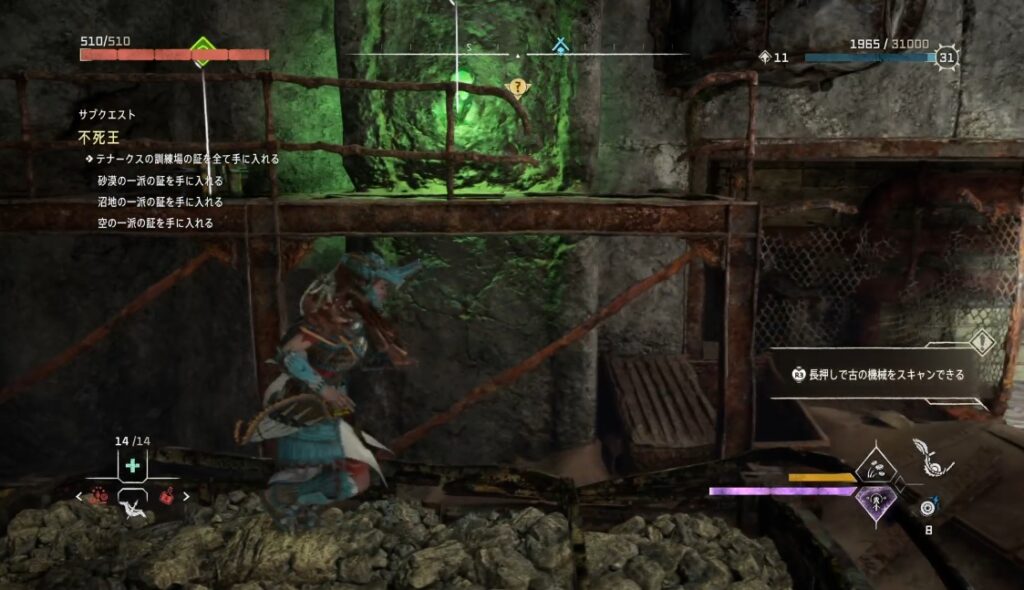Open the 不死王 side quest tracker

coord(97,136)
